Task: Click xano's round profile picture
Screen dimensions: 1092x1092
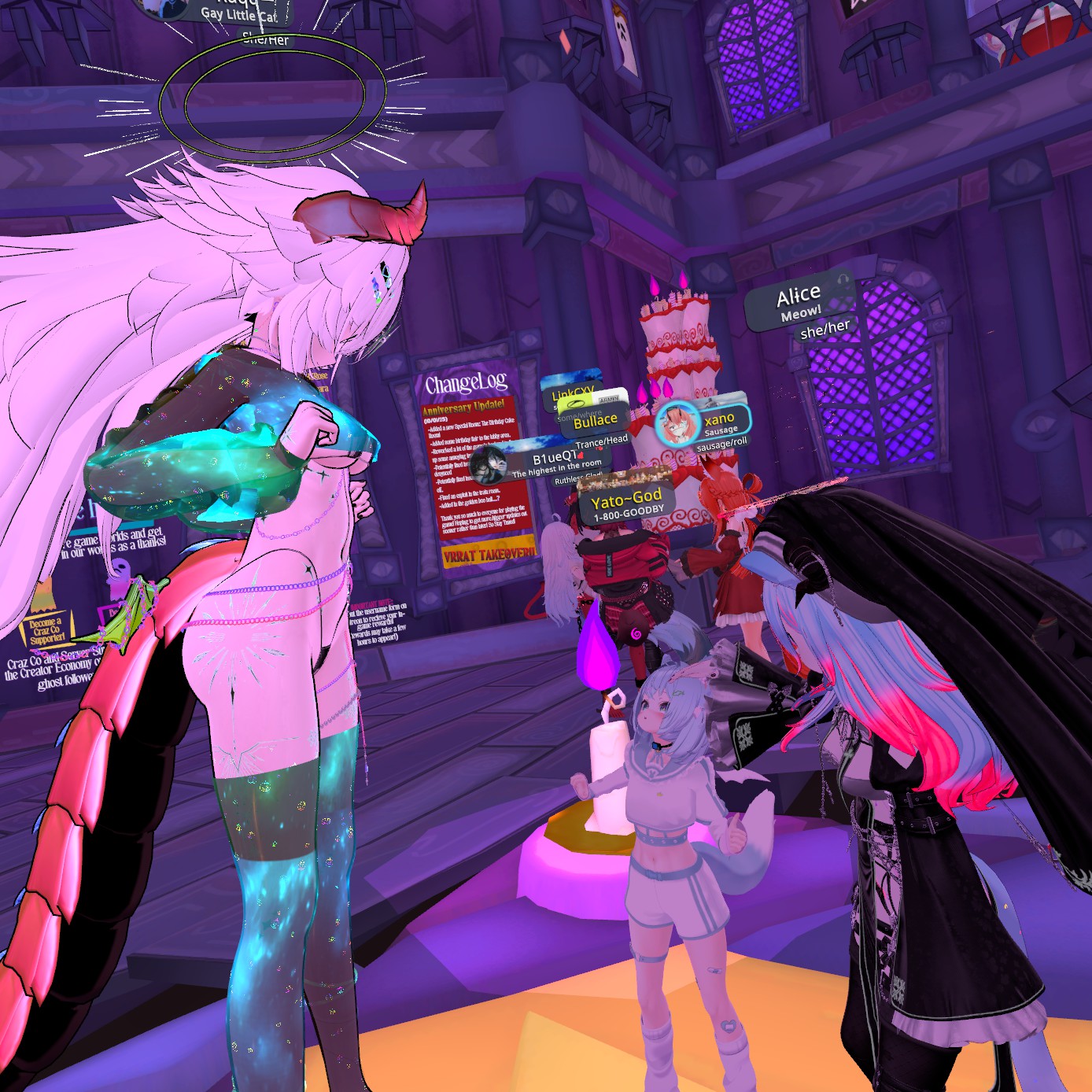Action: pyautogui.click(x=677, y=423)
